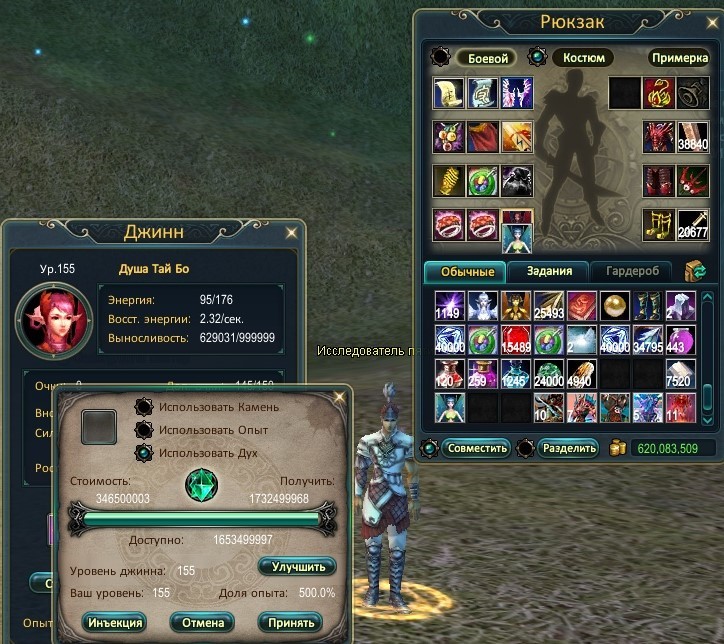
Task: Select the Использовать Дух option
Action: coord(143,451)
